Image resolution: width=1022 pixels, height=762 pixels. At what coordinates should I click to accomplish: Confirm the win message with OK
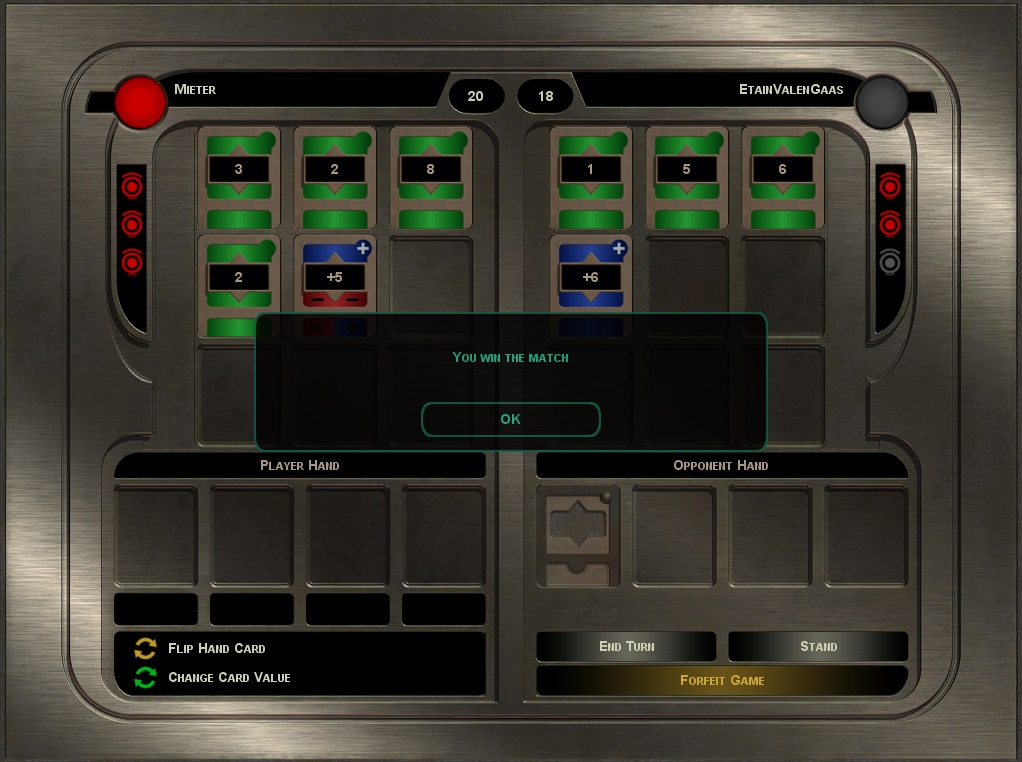coord(510,419)
